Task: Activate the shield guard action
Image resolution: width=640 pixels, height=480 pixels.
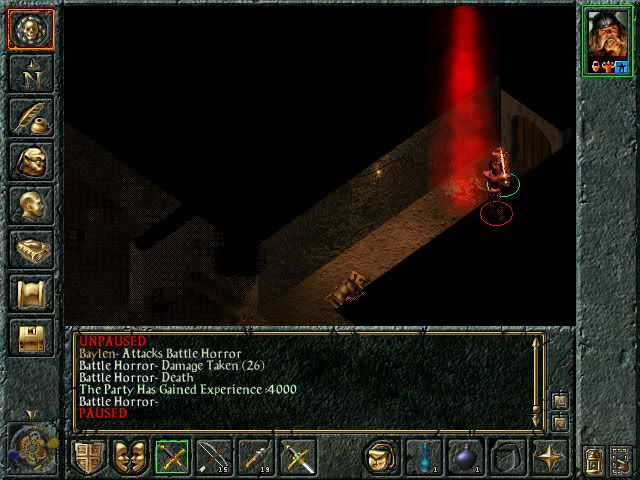Action: pyautogui.click(x=87, y=457)
